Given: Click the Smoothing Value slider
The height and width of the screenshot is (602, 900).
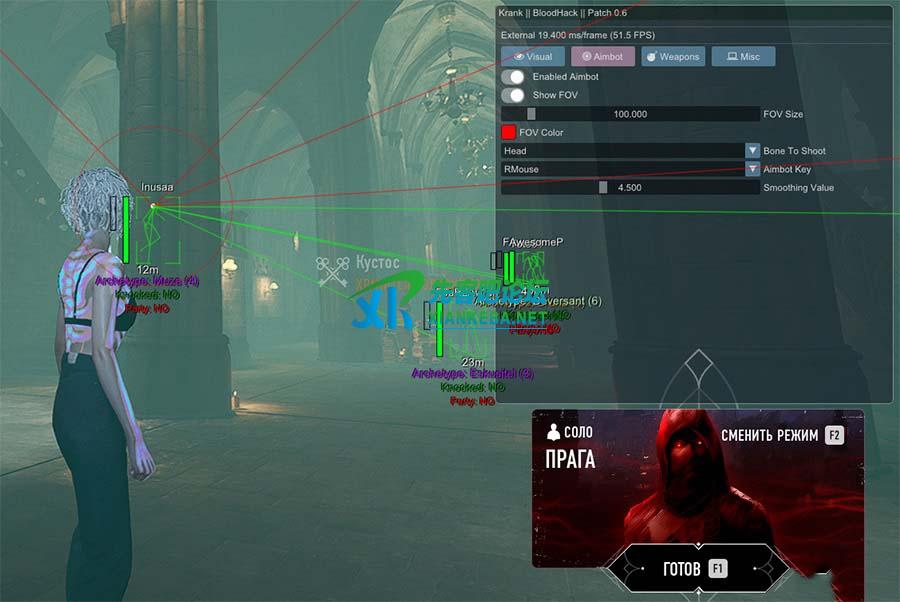Looking at the screenshot, I should [x=630, y=188].
